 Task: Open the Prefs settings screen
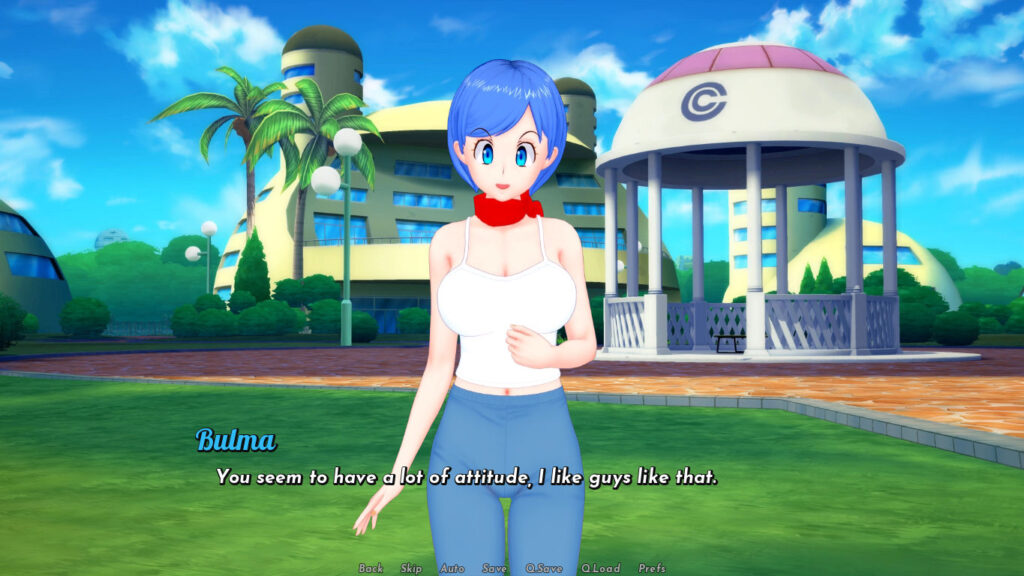(x=652, y=568)
